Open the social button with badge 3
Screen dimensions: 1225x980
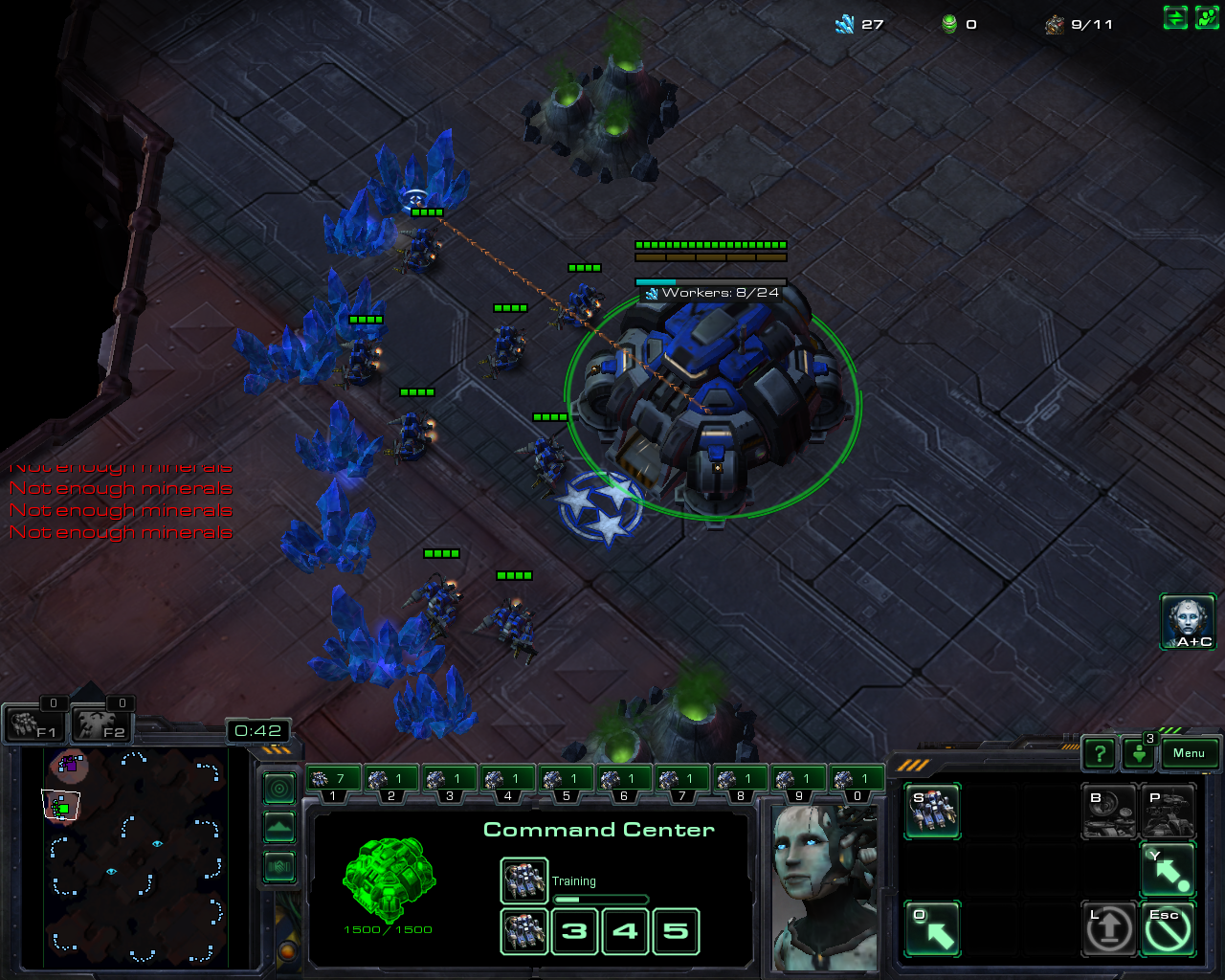[1139, 753]
